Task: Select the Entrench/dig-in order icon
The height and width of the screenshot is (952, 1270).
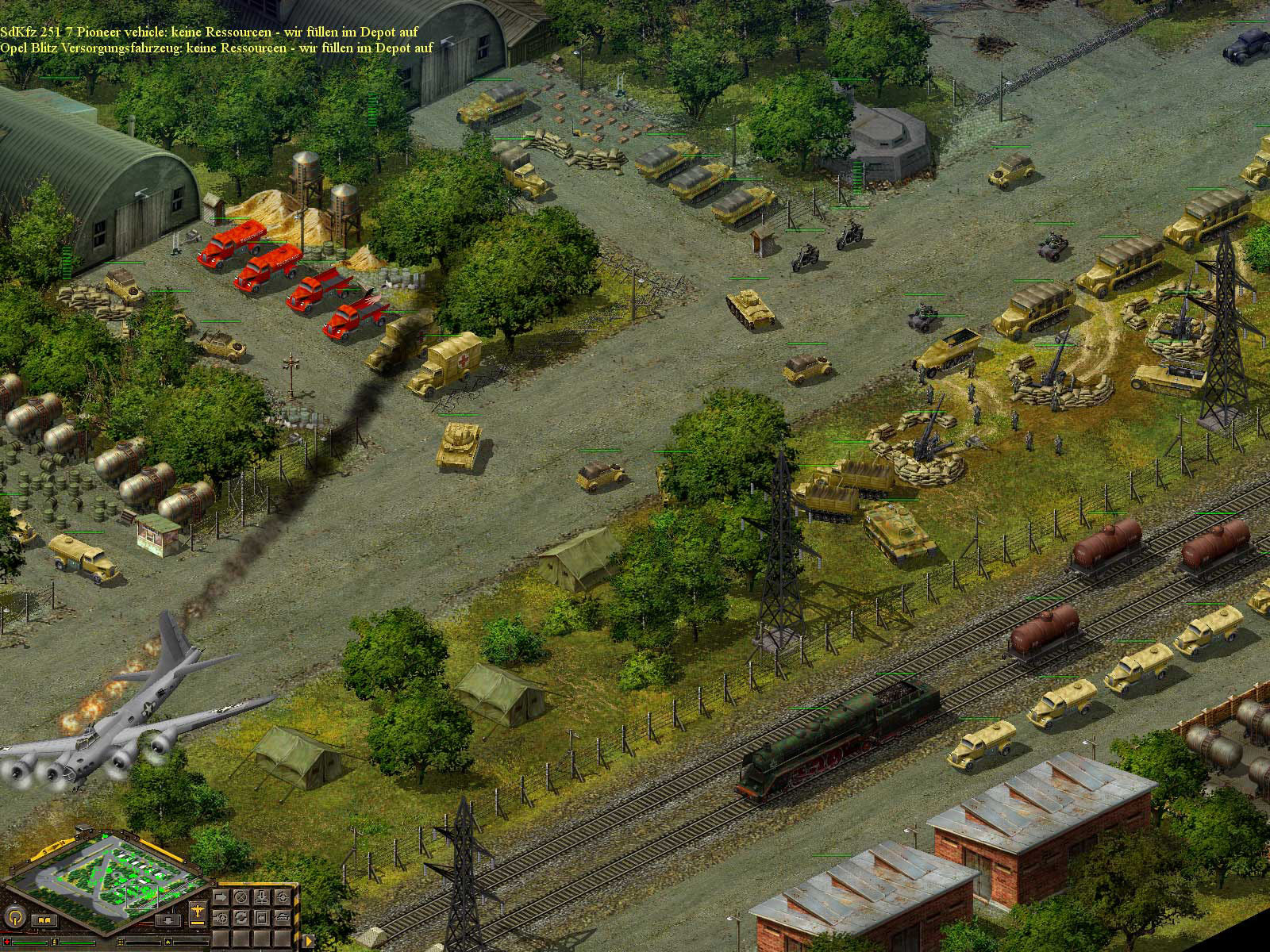Action: coord(261,896)
